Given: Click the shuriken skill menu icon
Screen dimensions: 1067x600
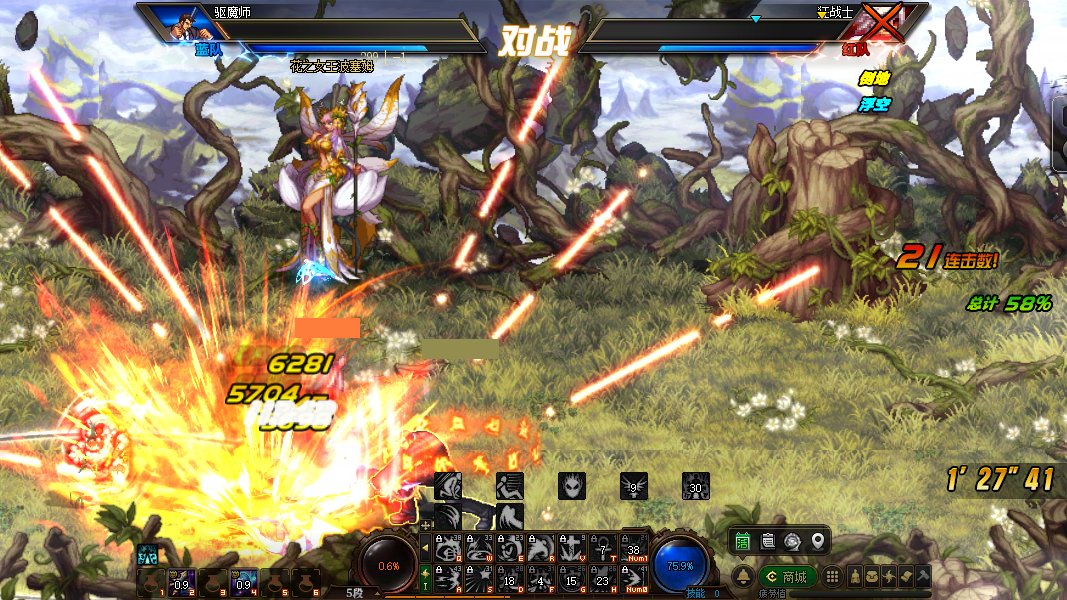Looking at the screenshot, I should coord(889,577).
